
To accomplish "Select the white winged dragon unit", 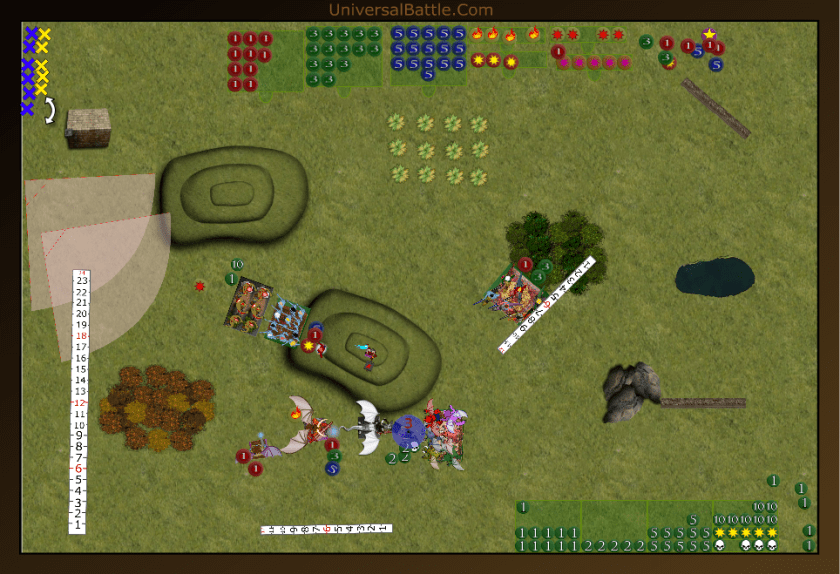I will [369, 426].
